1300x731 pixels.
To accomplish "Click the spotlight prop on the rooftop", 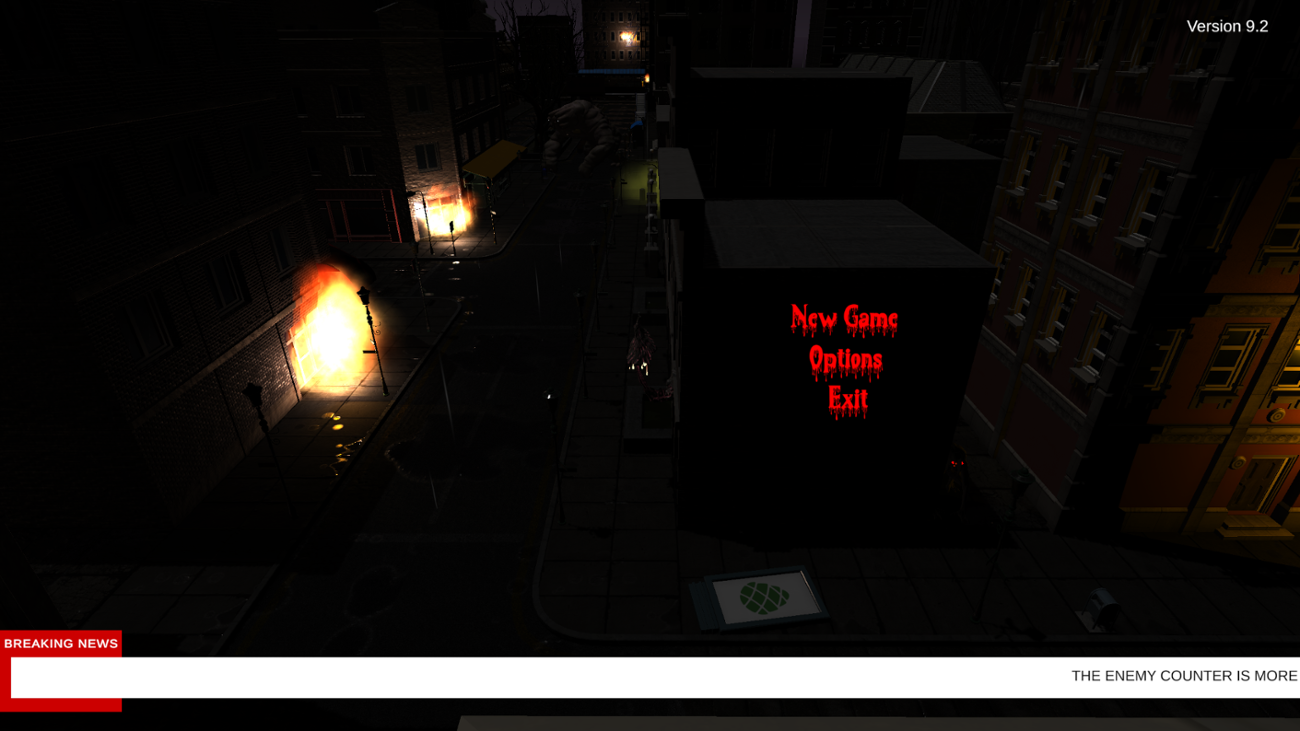I will coord(1102,605).
